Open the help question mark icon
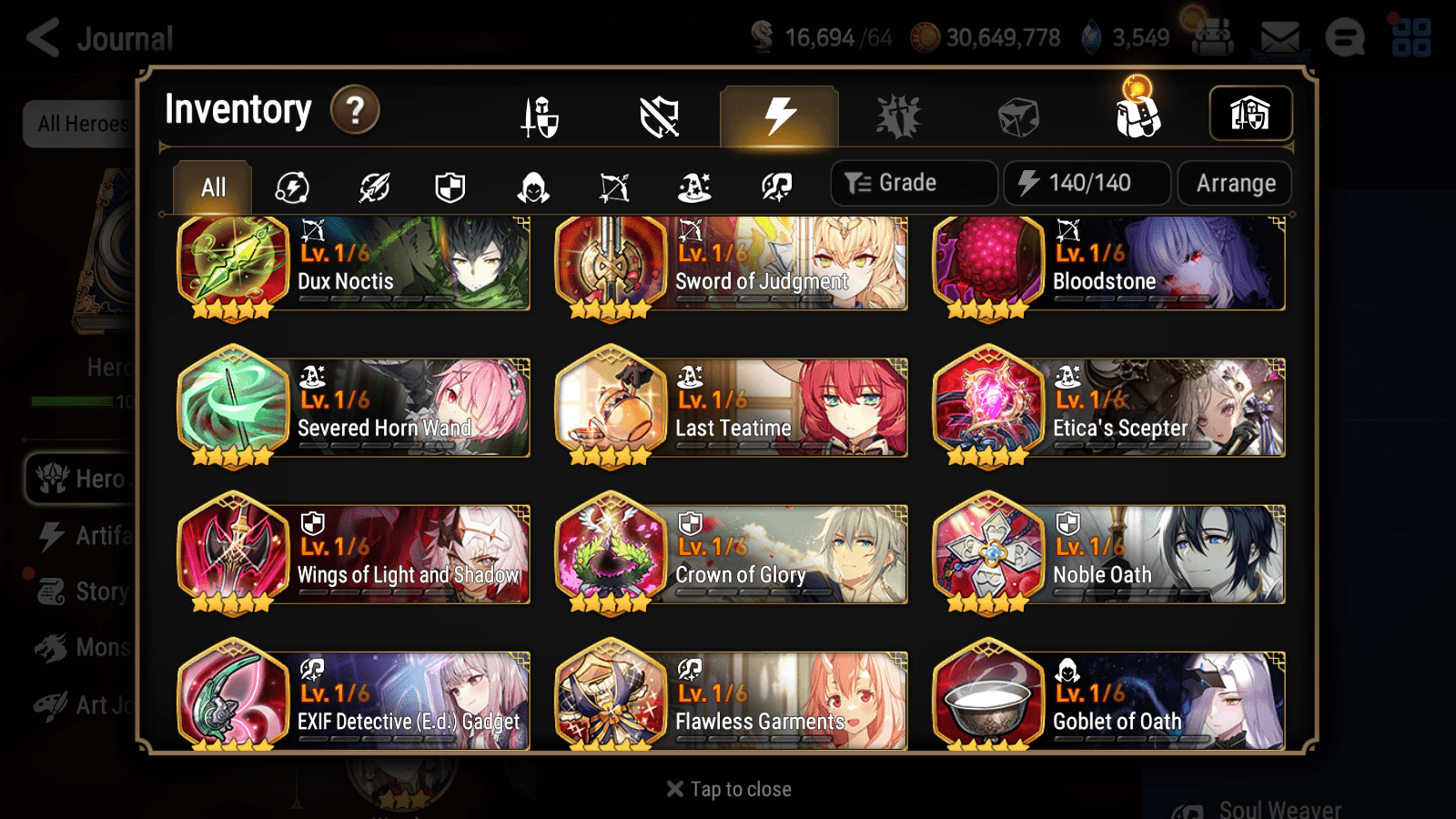Viewport: 1456px width, 819px height. 354,109
